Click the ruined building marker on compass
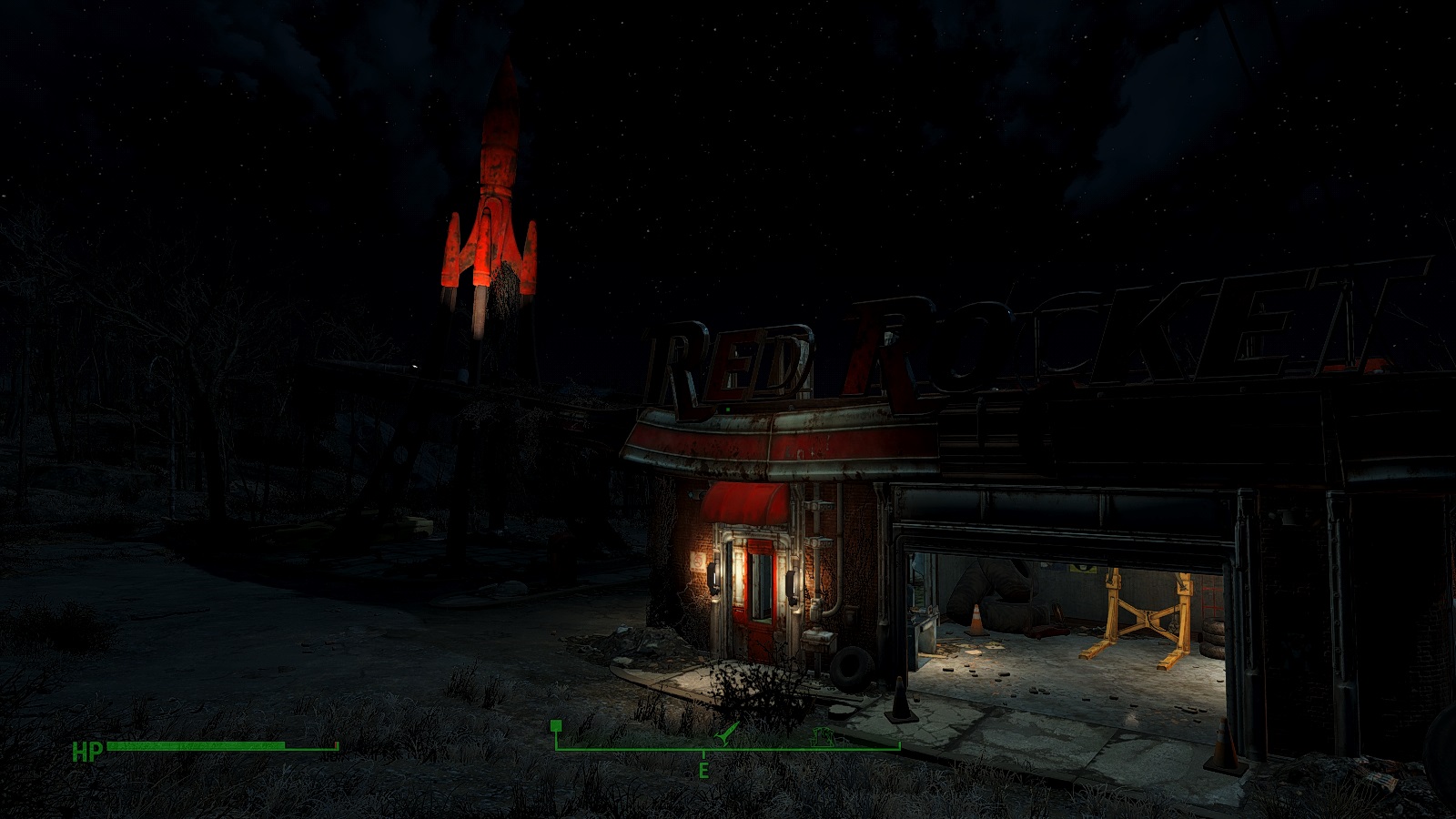 [x=825, y=736]
